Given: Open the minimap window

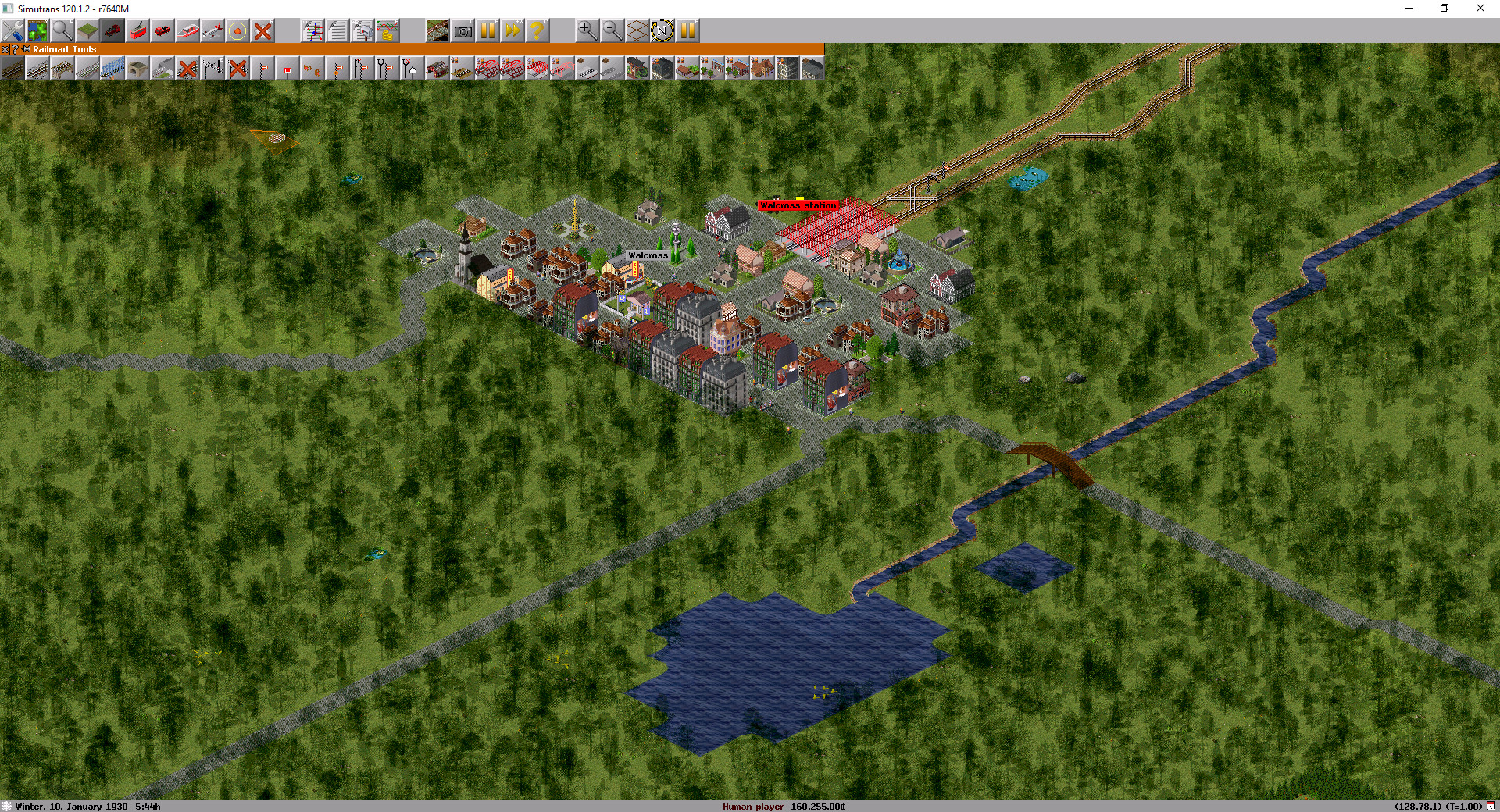Looking at the screenshot, I should (37, 31).
